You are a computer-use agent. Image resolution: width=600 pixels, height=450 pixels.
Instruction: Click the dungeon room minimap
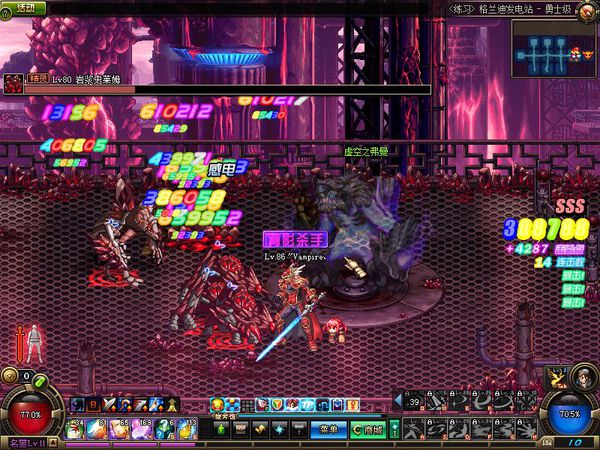(553, 47)
